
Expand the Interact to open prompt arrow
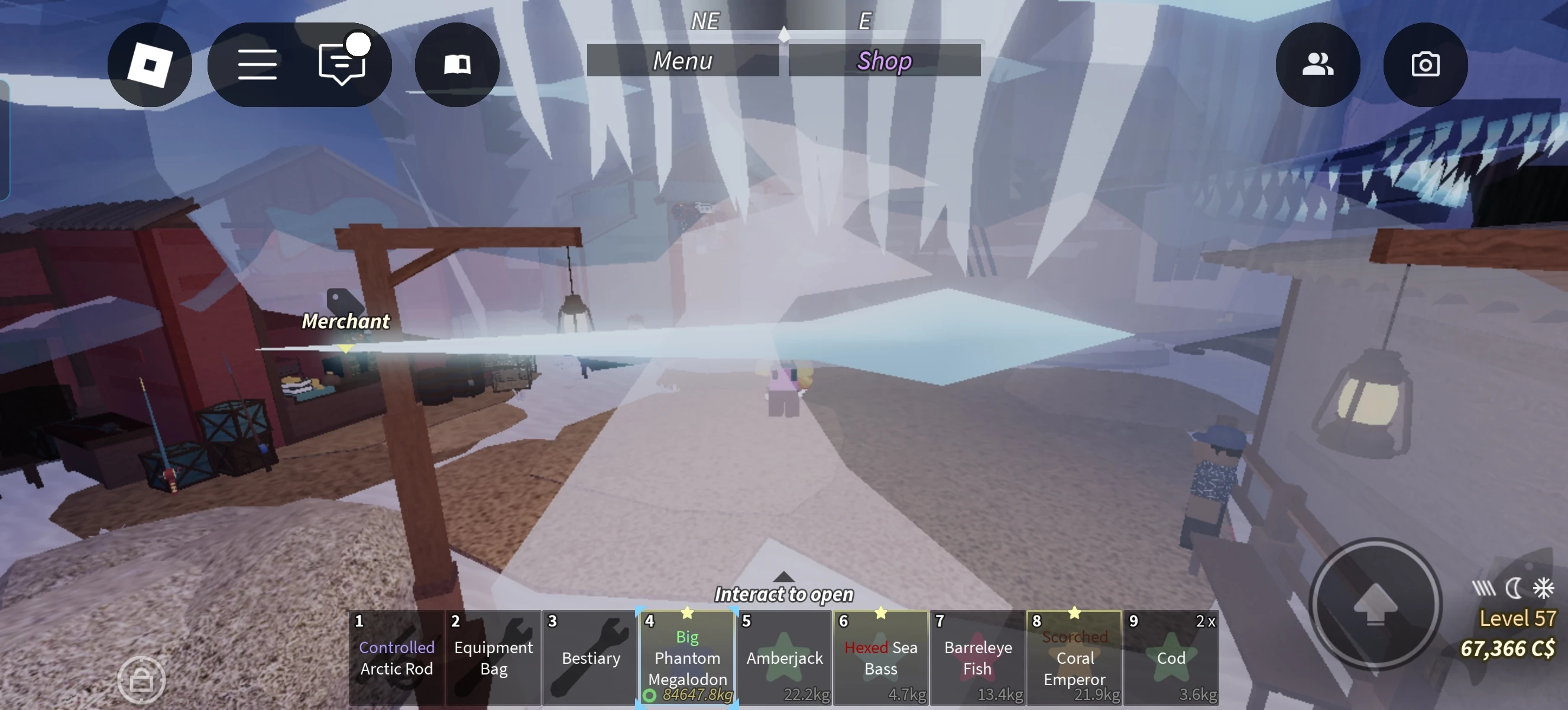point(783,576)
